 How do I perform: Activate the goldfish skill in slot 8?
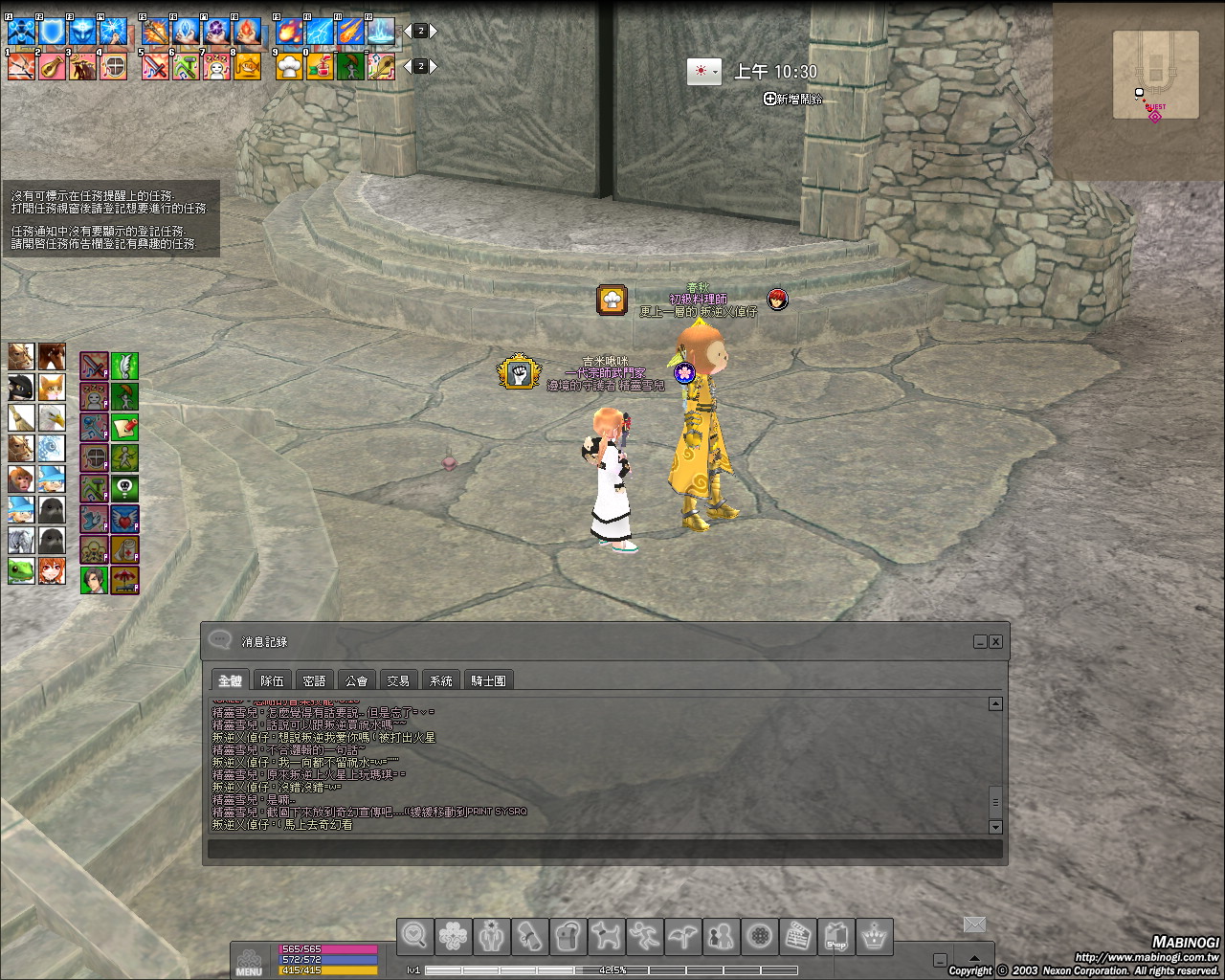(247, 66)
